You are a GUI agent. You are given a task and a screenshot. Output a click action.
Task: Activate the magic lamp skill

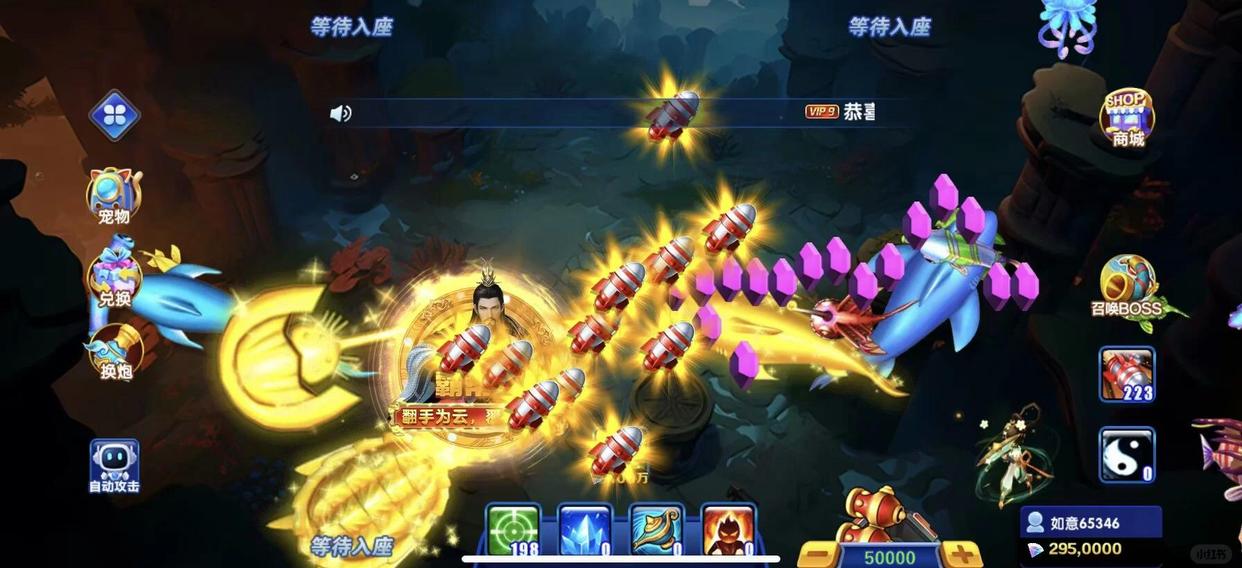click(657, 529)
